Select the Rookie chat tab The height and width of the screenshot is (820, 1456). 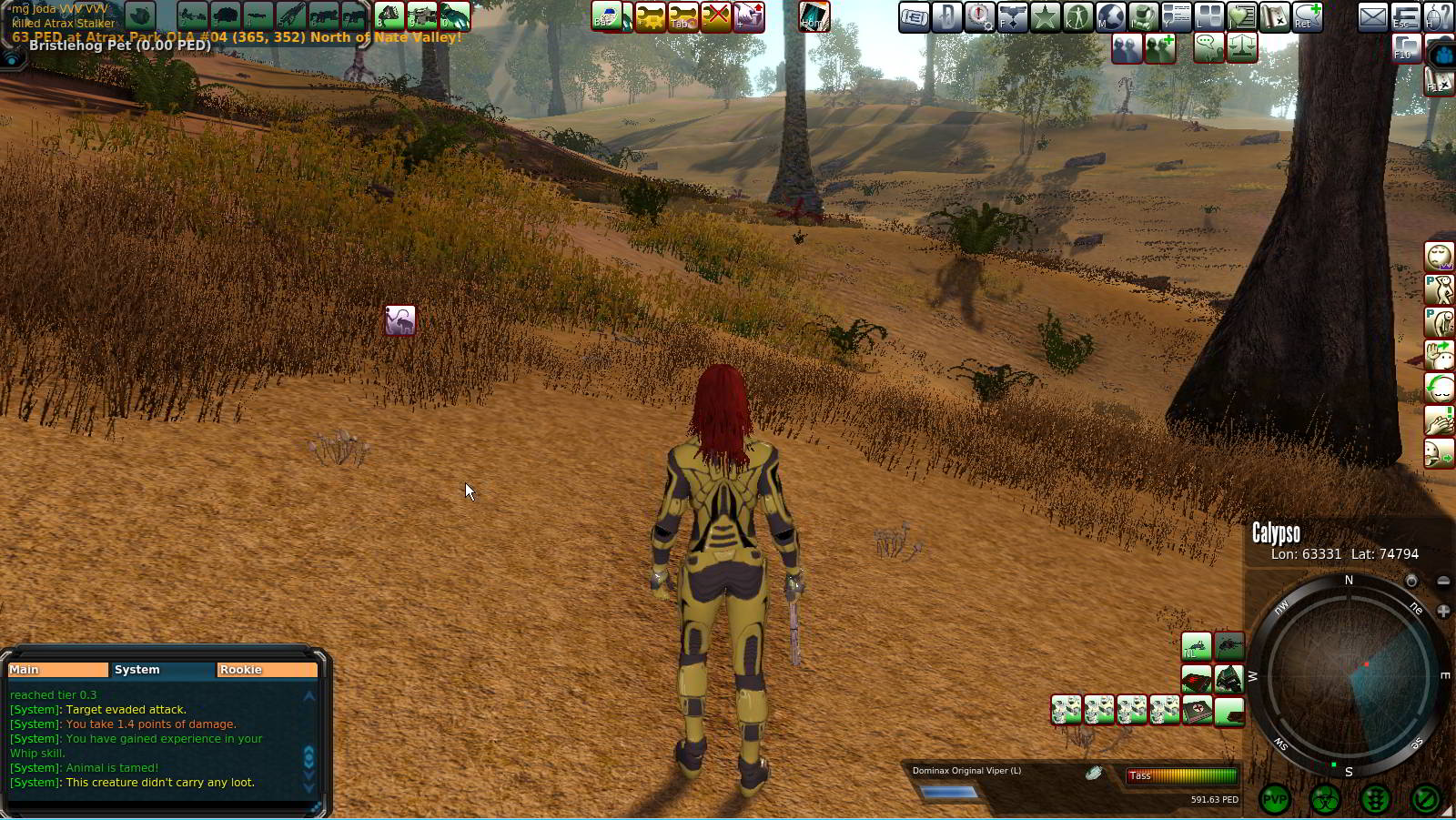267,670
